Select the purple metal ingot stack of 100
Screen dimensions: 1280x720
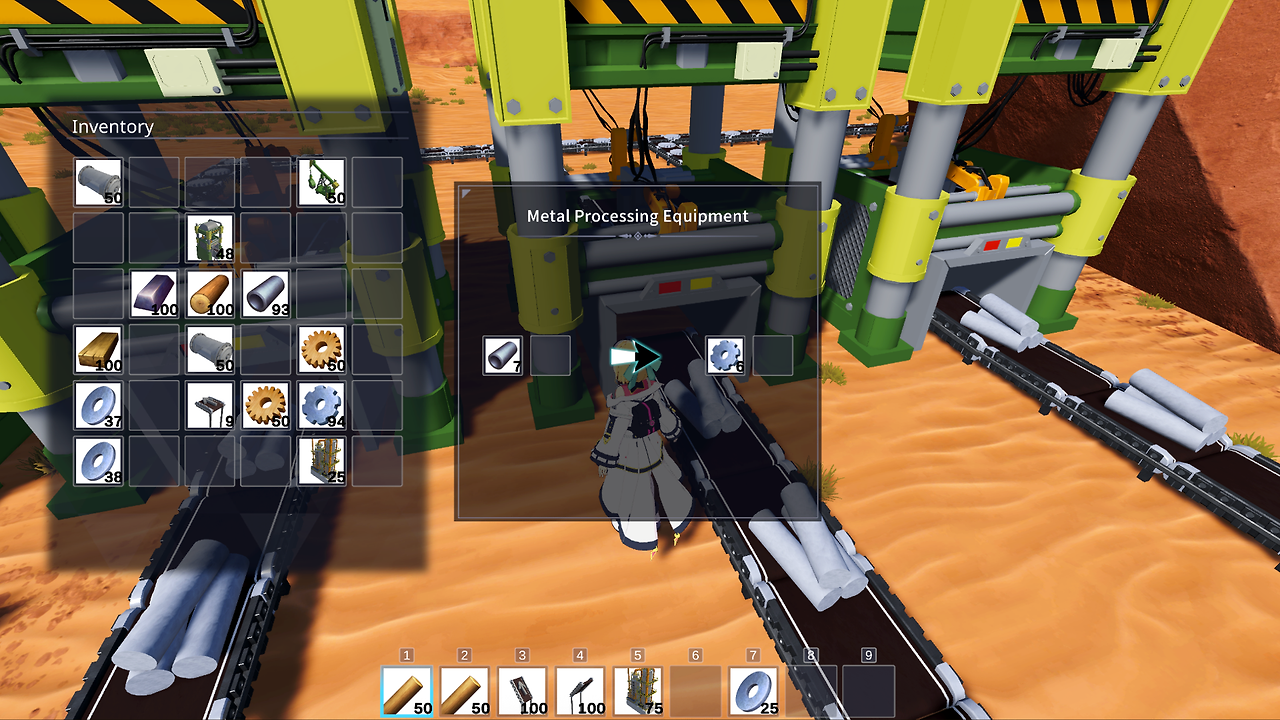point(153,295)
